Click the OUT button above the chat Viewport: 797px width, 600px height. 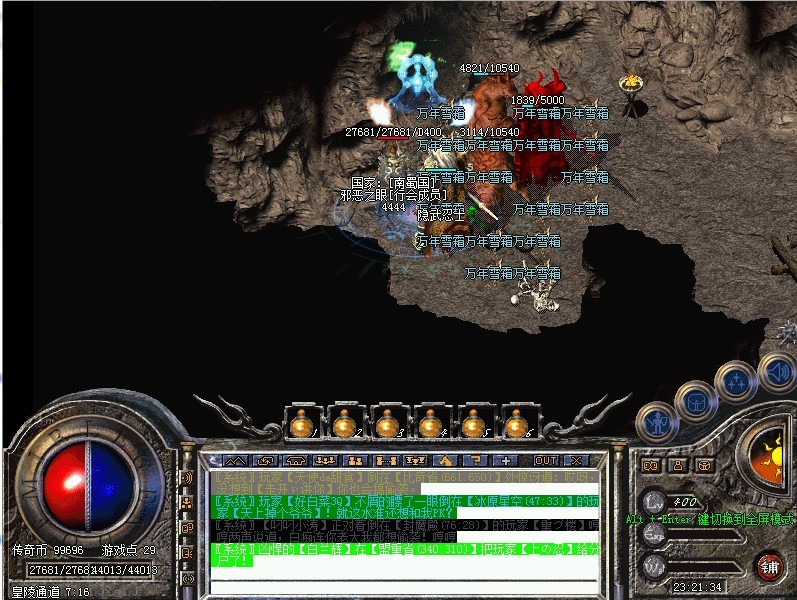(546, 461)
